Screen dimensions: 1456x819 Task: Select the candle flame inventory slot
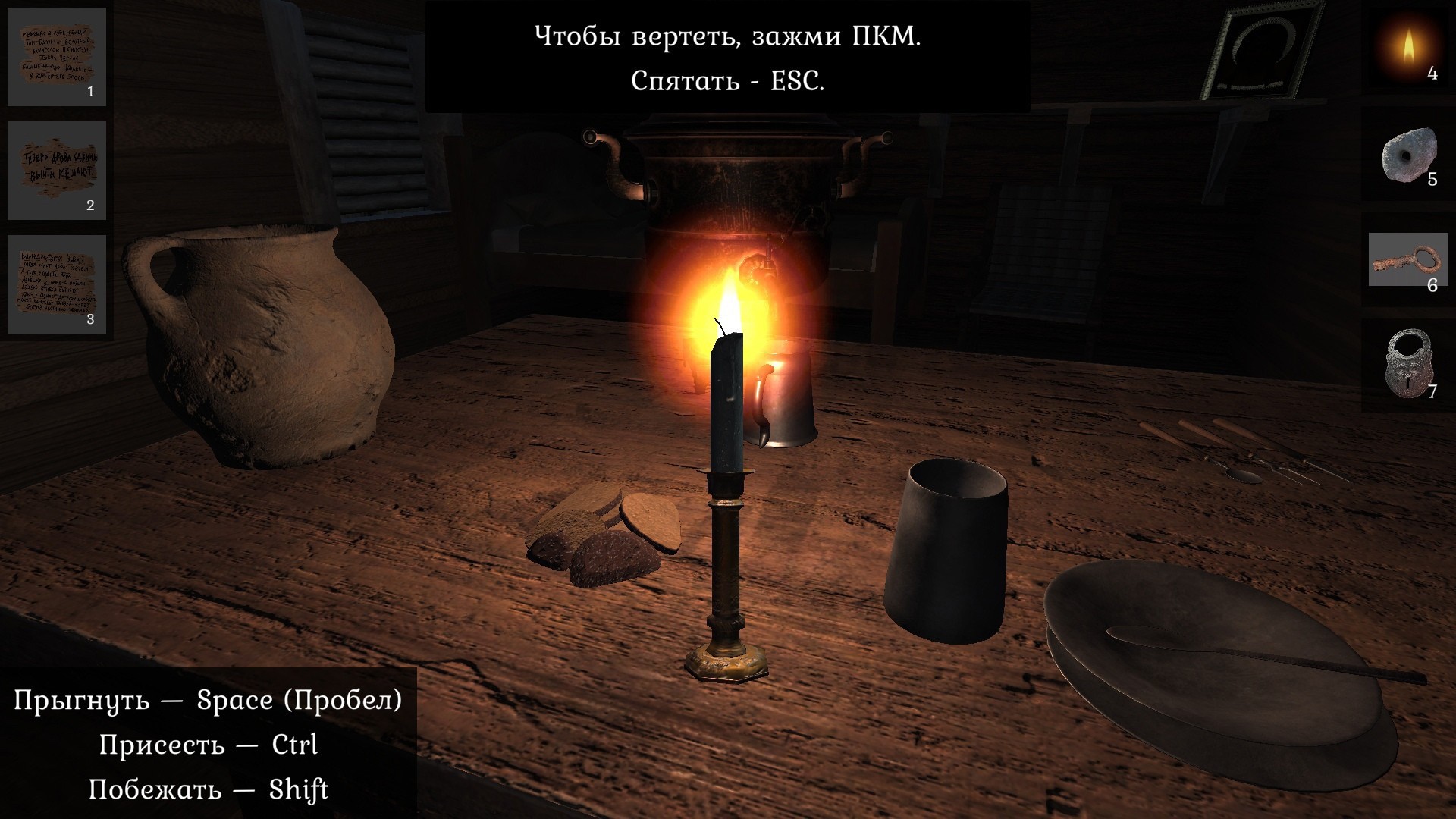click(x=1407, y=49)
